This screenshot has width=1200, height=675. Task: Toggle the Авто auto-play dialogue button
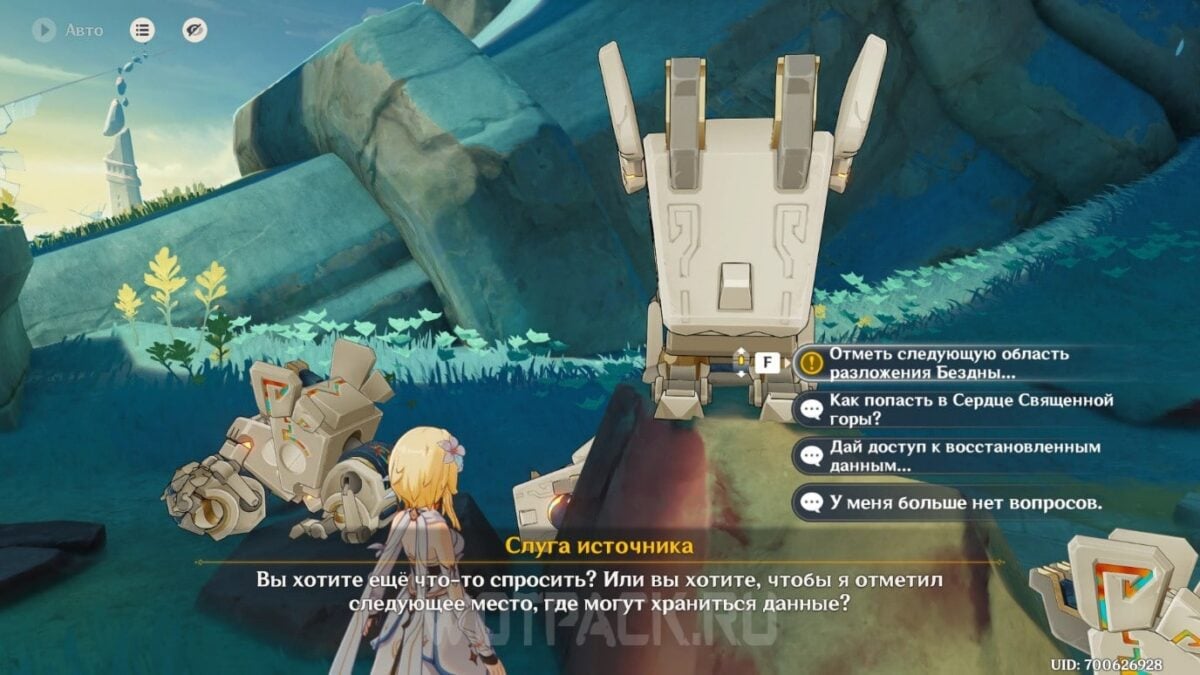(44, 30)
